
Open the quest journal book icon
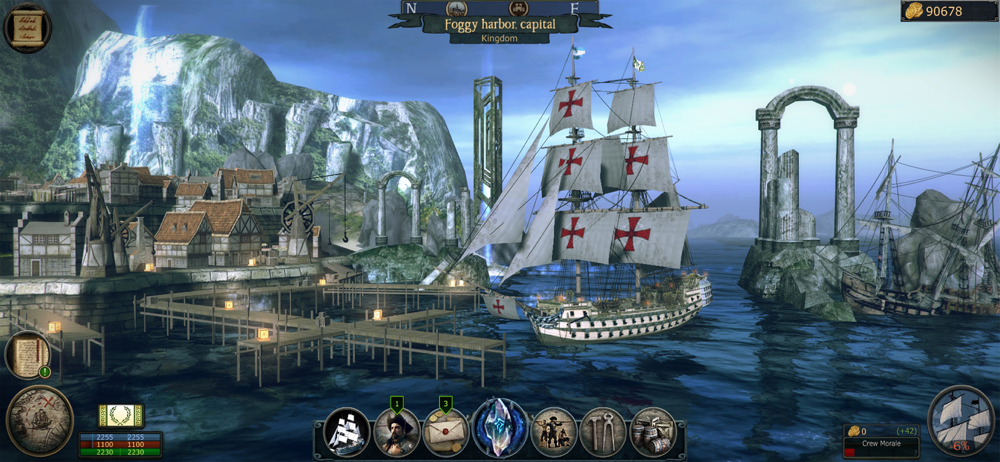click(27, 355)
